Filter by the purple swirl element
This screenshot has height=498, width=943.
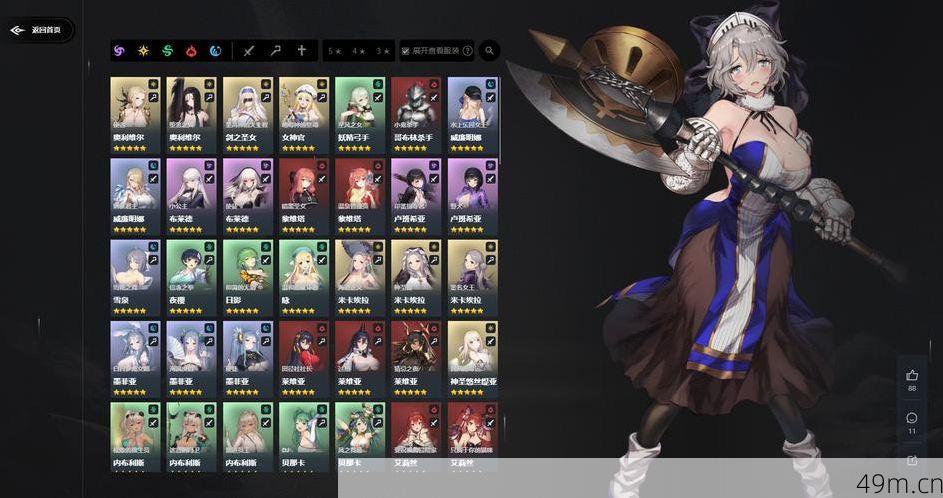click(x=120, y=51)
